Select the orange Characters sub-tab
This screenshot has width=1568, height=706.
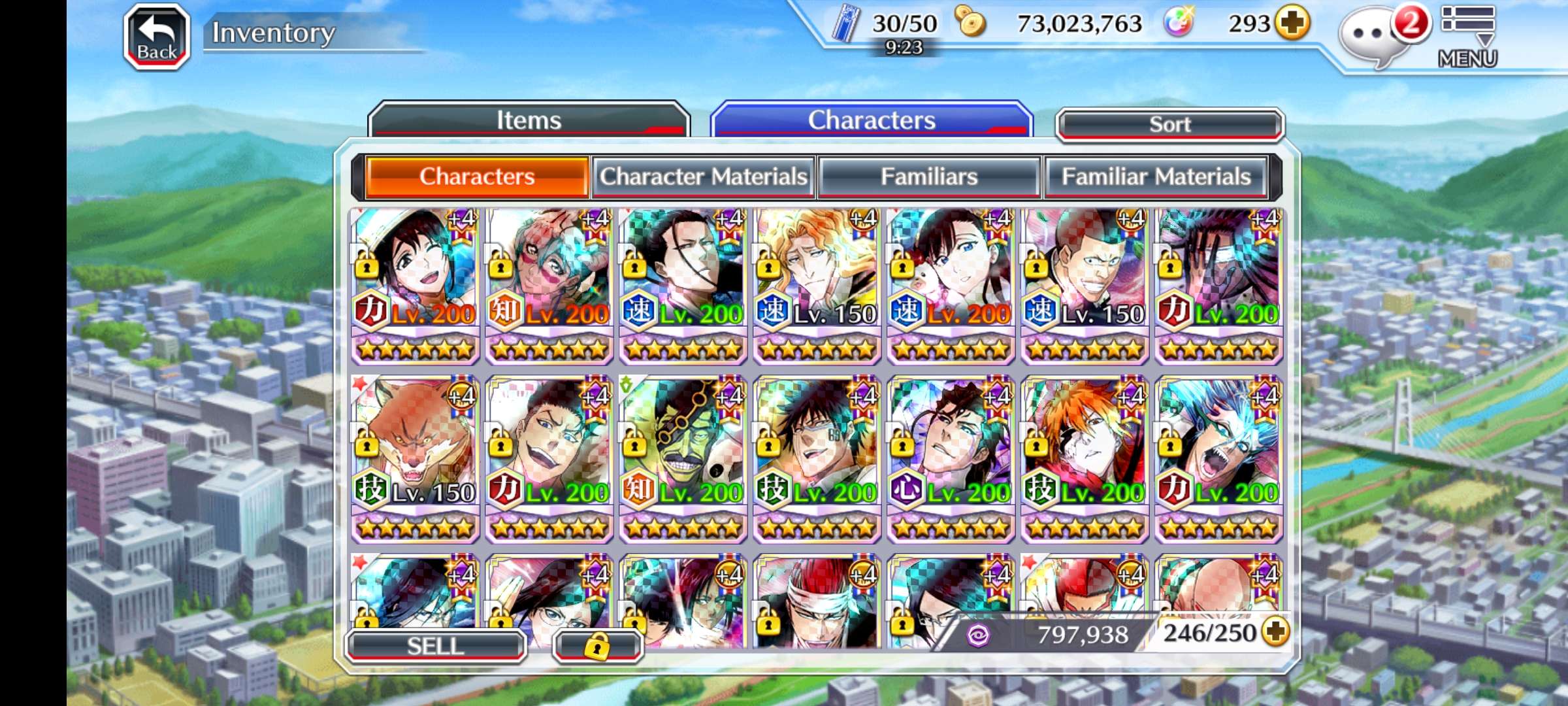(x=477, y=176)
